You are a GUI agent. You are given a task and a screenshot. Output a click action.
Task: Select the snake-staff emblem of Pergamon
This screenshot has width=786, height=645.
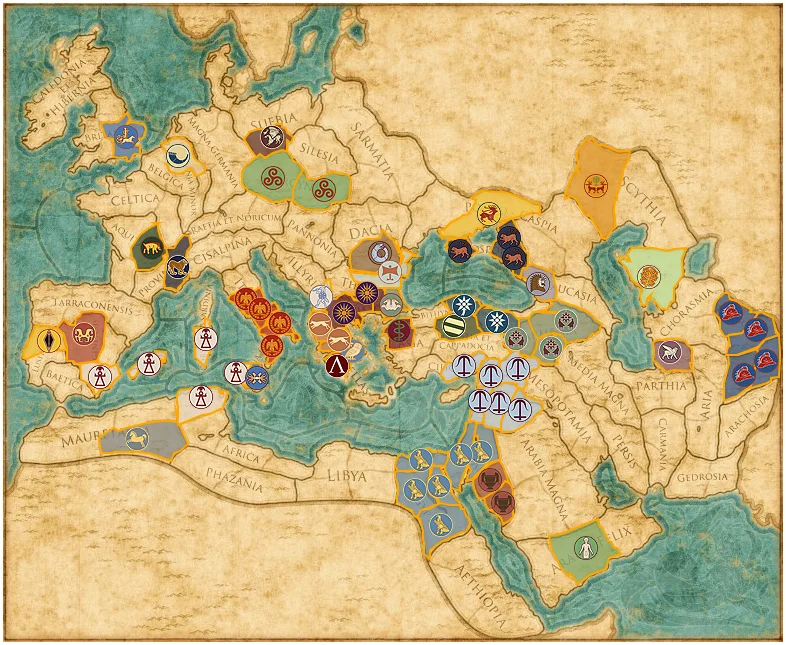399,332
